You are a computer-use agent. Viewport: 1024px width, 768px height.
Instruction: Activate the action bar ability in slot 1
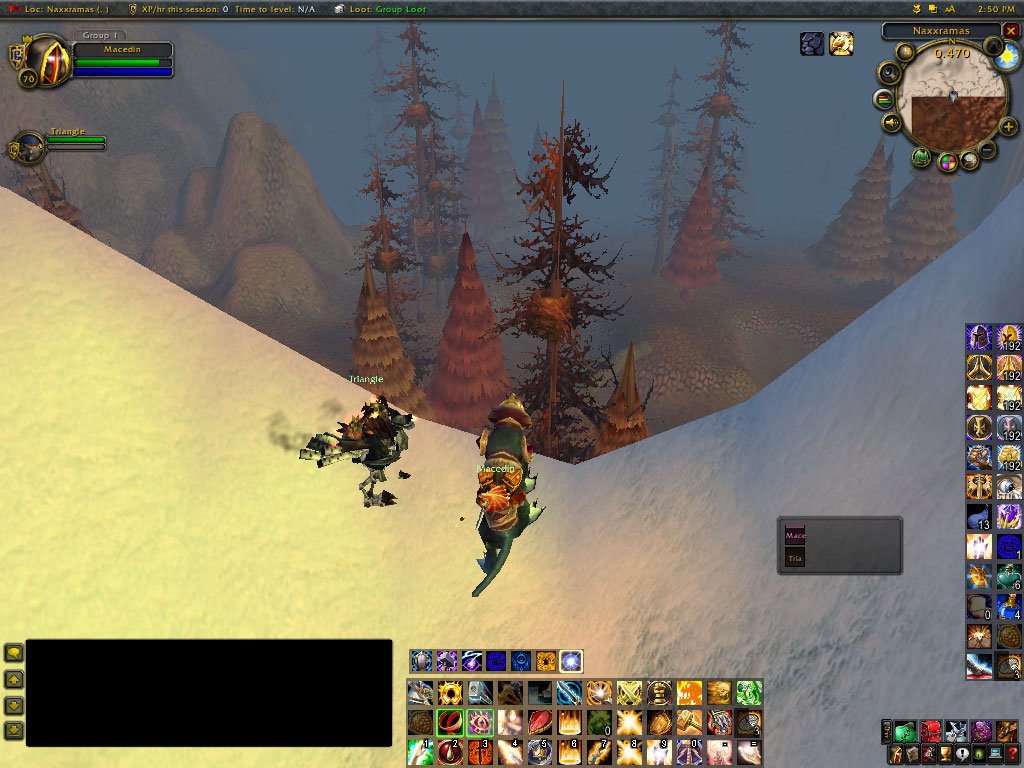(x=421, y=750)
